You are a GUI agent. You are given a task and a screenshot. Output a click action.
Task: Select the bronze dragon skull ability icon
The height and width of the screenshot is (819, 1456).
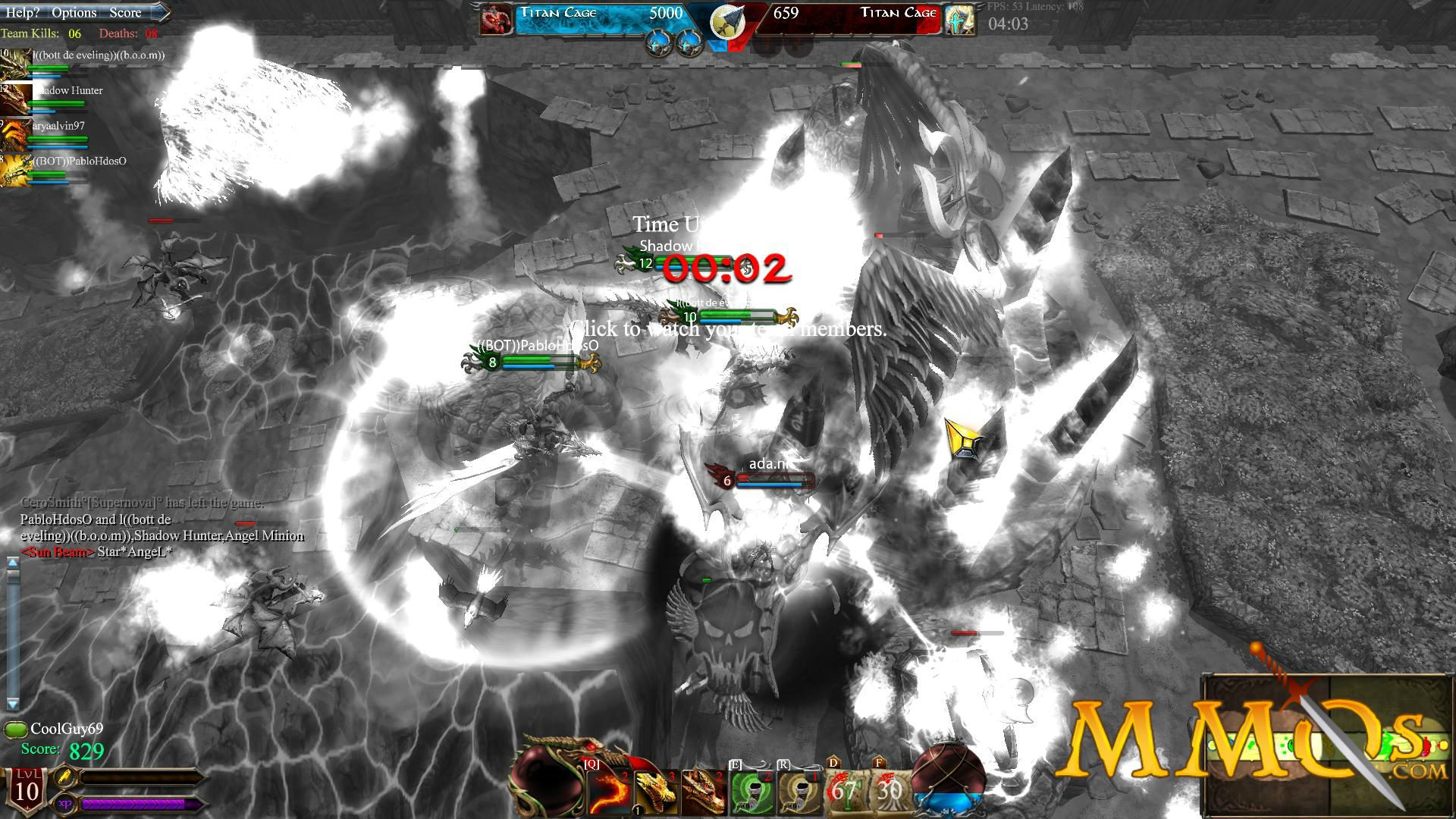tap(704, 792)
